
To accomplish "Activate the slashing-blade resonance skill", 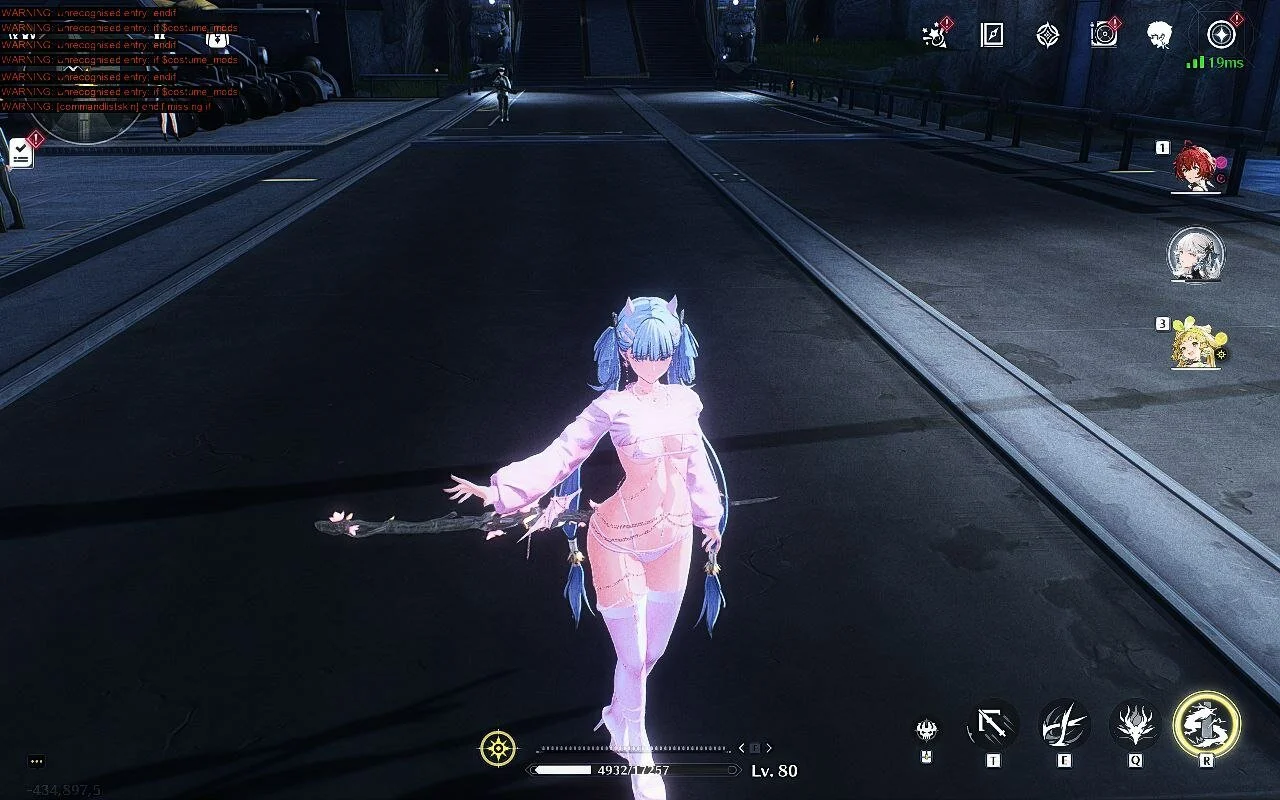I will pos(1064,724).
